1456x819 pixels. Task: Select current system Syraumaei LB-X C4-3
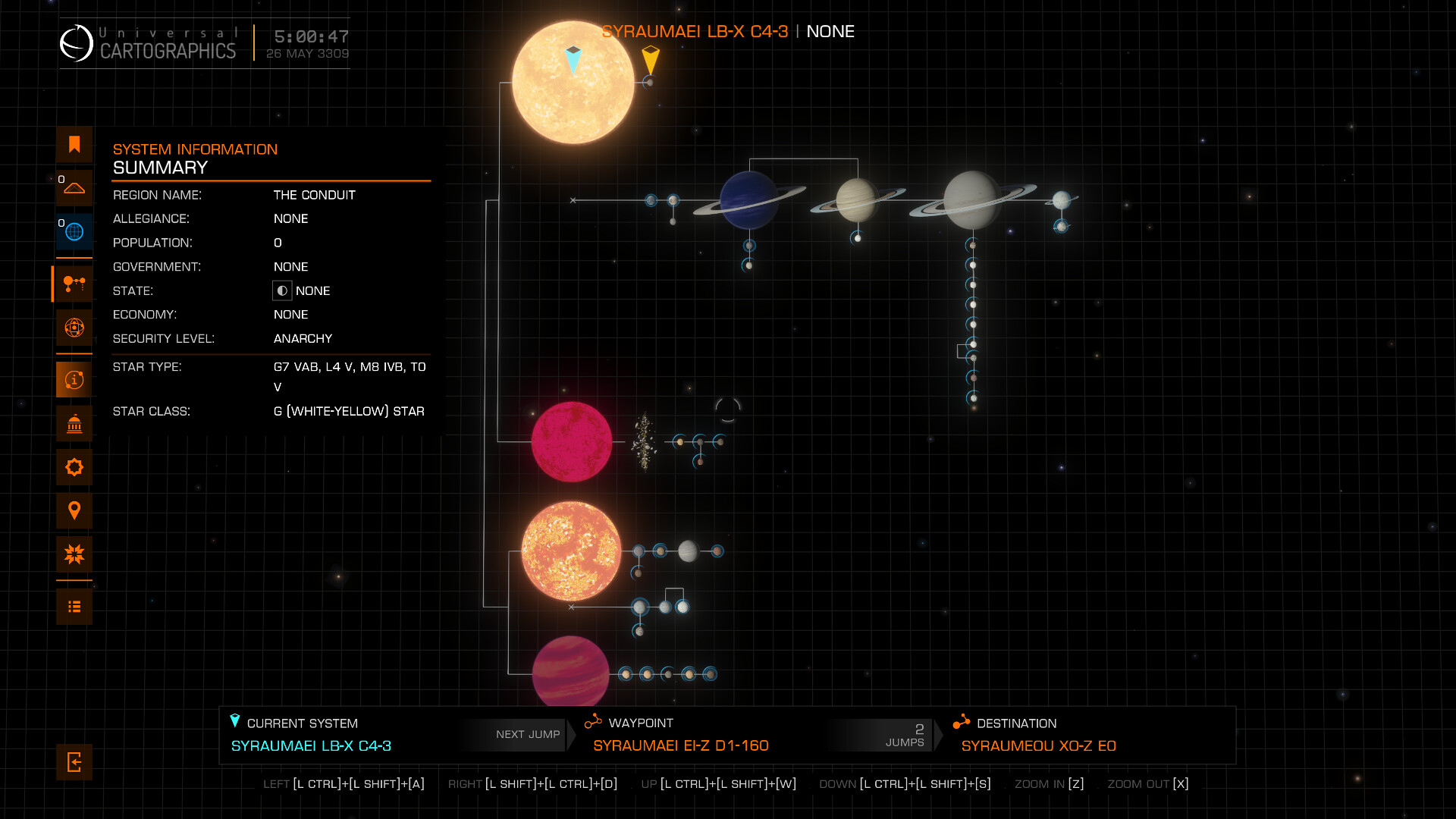(311, 745)
